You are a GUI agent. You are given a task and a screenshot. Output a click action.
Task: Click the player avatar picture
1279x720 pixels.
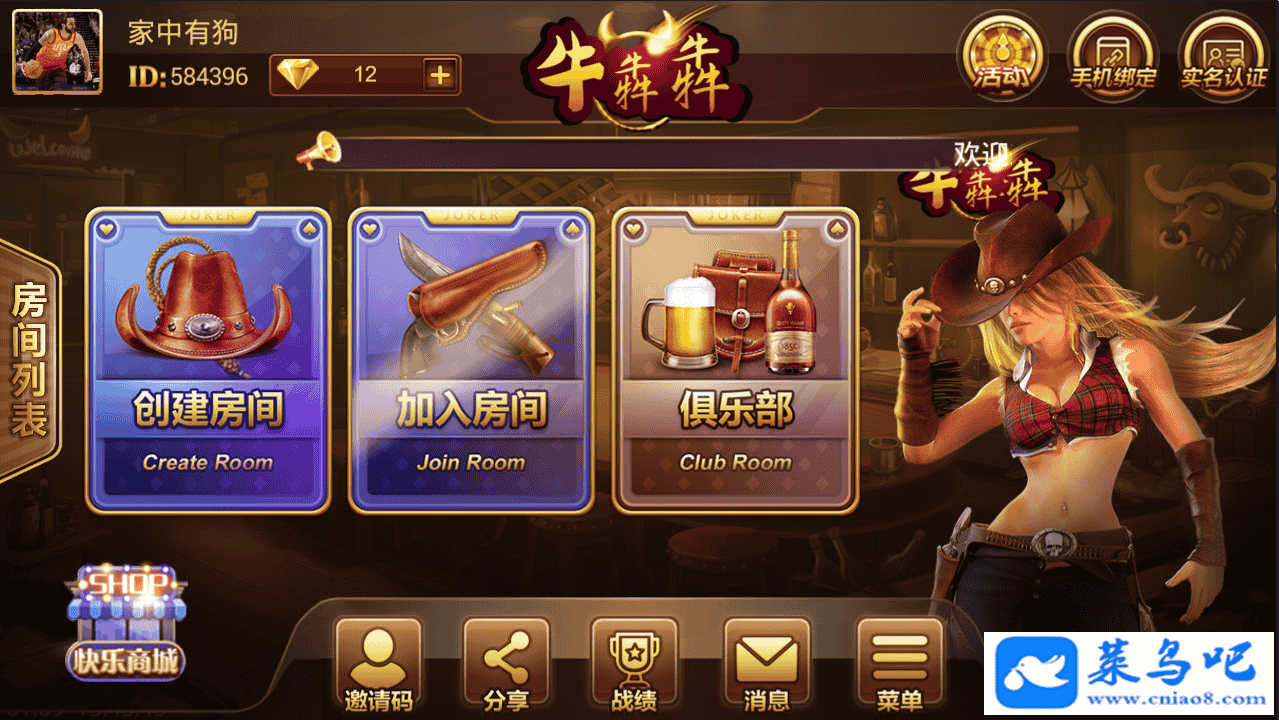click(57, 52)
